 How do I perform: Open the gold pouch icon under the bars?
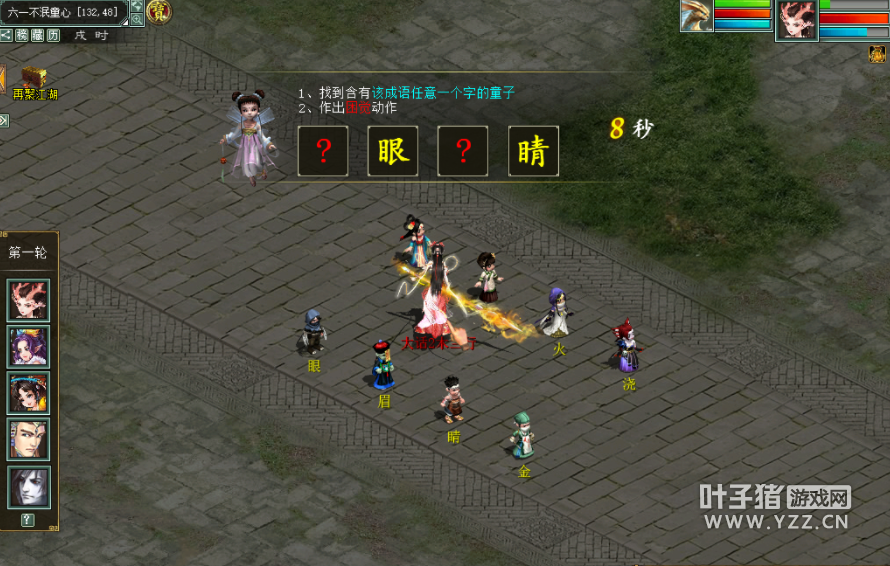(x=877, y=54)
